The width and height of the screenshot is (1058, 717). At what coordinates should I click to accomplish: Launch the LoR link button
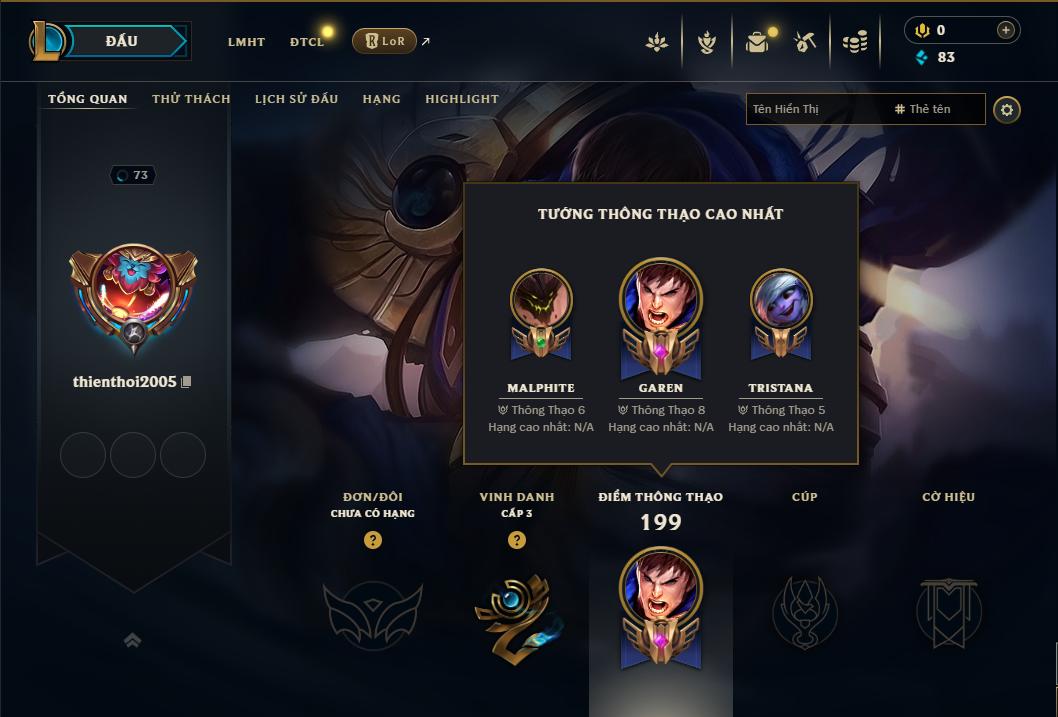click(385, 41)
